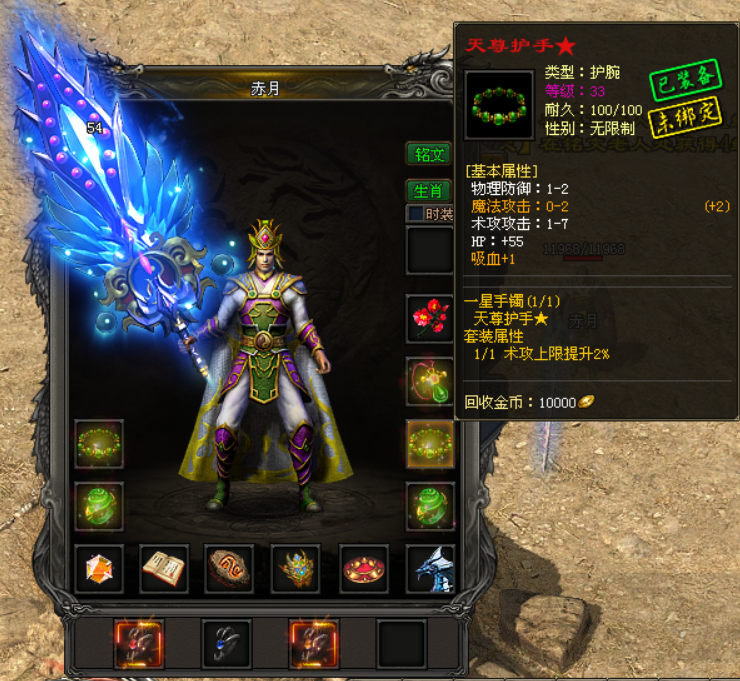740x681 pixels.
Task: Select the blue-gem dark ring slot
Action: pos(226,643)
